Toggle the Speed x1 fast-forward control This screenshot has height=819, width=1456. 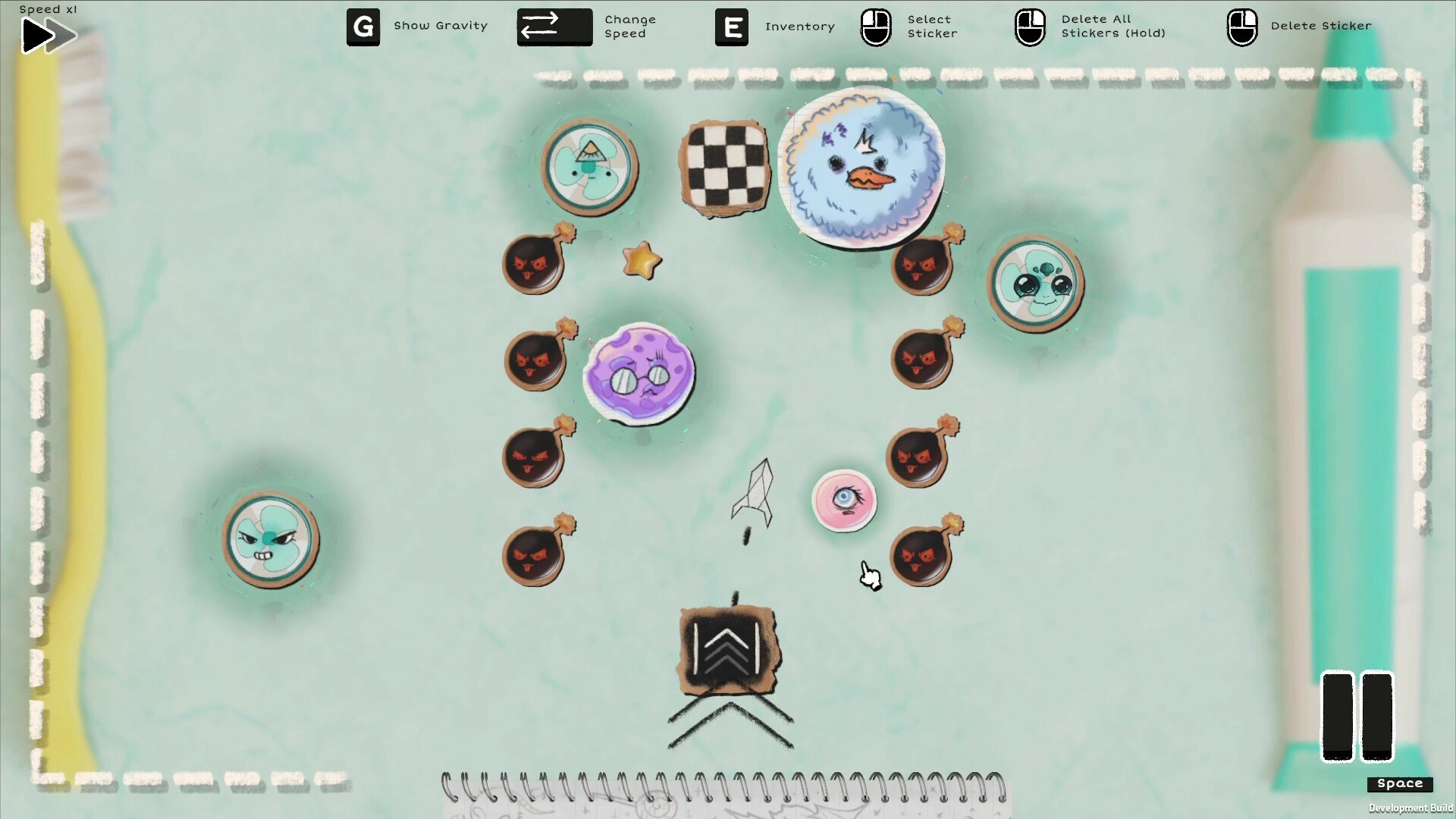coord(47,34)
